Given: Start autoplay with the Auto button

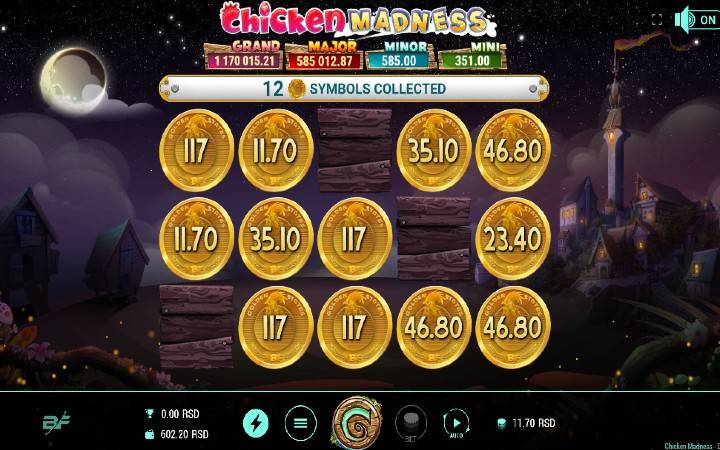Looking at the screenshot, I should [x=455, y=422].
